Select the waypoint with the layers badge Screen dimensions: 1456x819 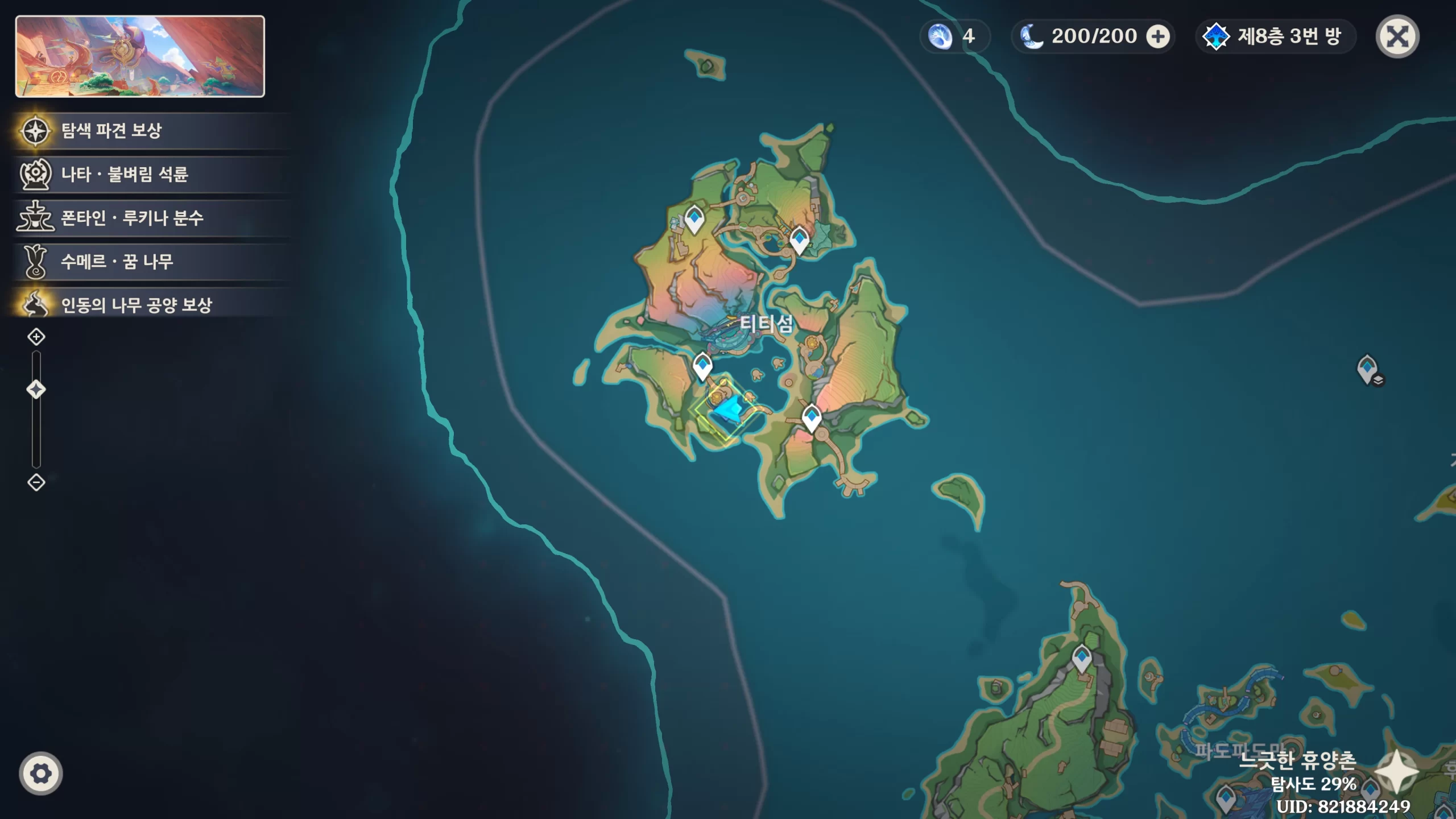click(1368, 369)
